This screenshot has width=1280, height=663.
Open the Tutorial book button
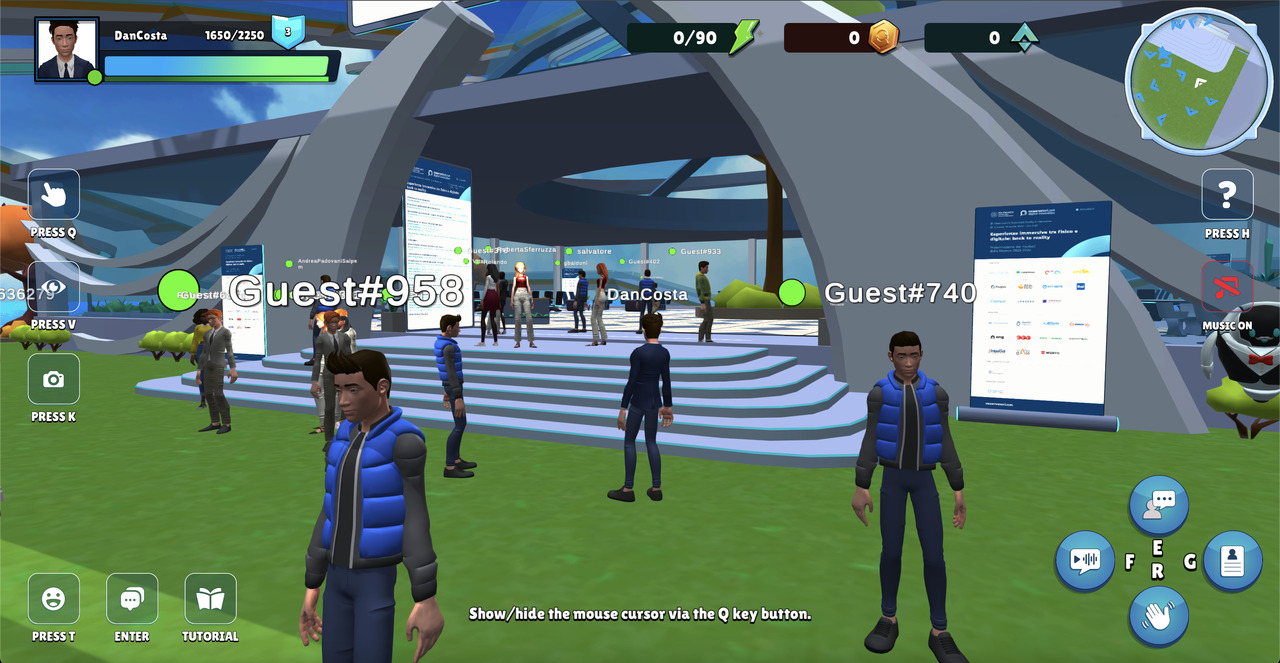tap(210, 598)
